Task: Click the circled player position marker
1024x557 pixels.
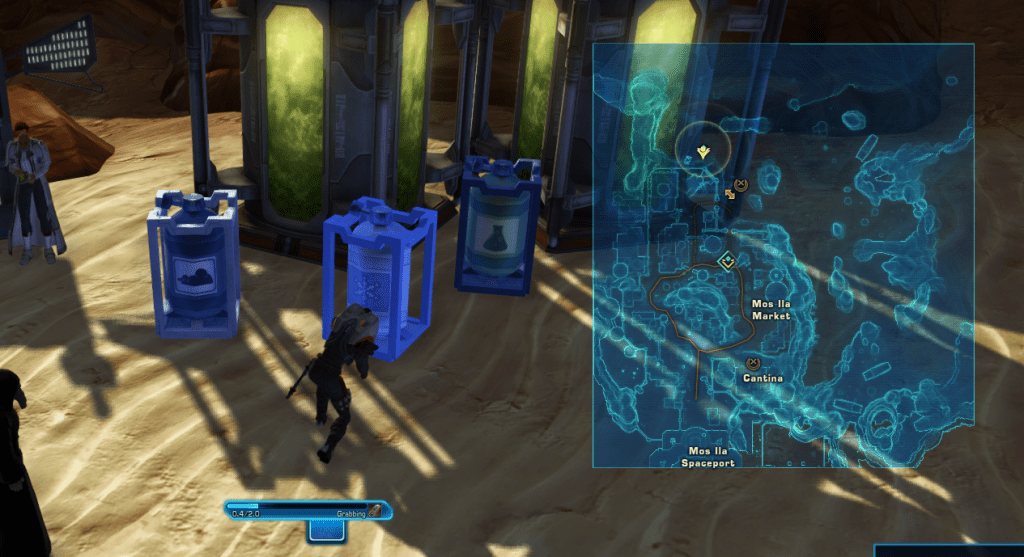Action: pyautogui.click(x=703, y=152)
